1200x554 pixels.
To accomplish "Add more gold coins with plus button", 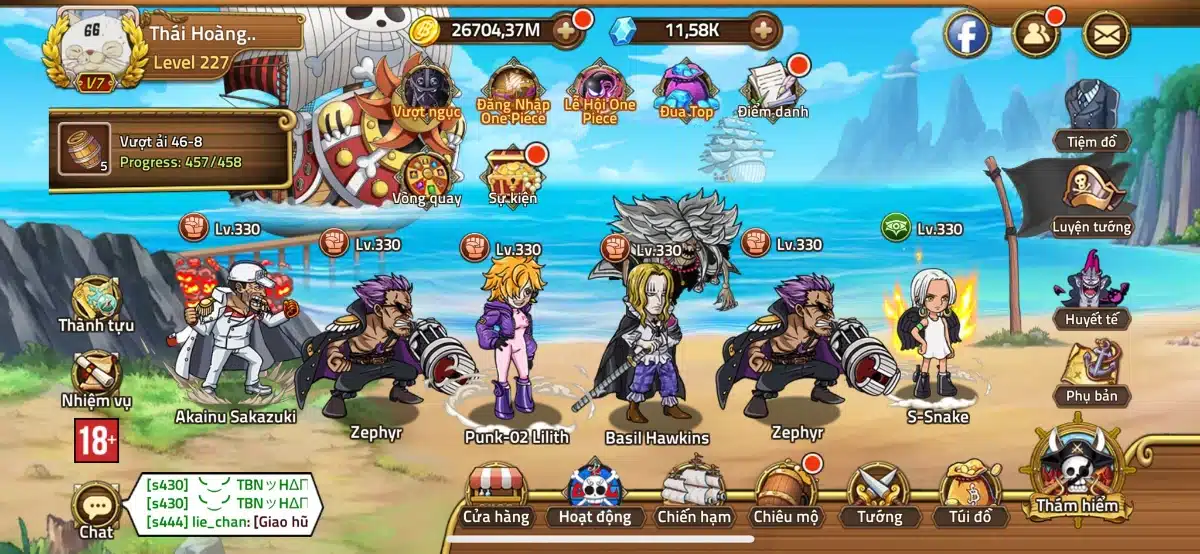I will 566,30.
